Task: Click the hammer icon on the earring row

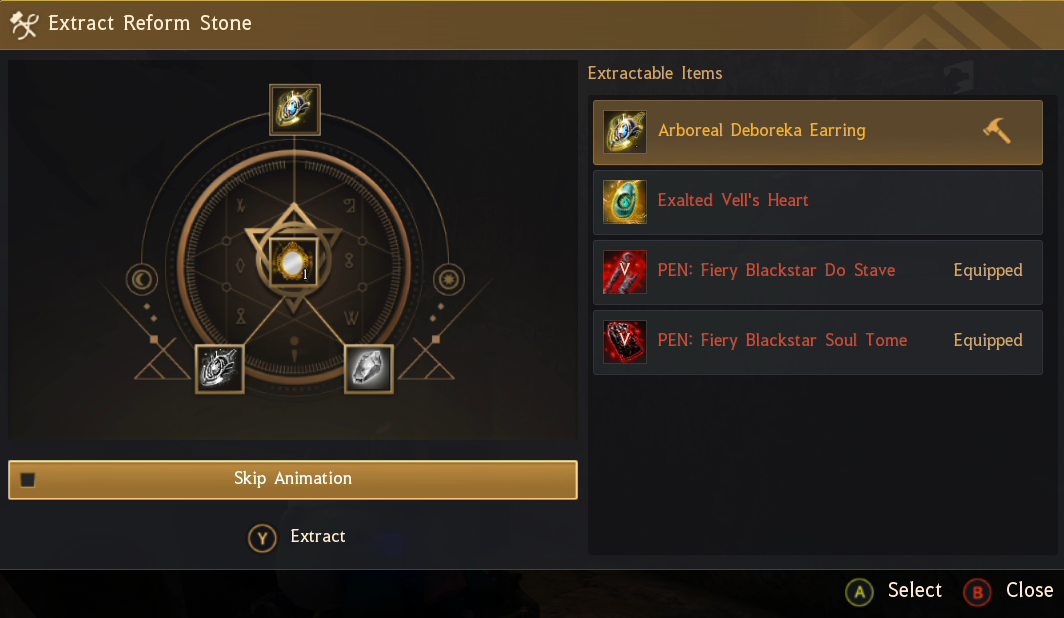Action: [996, 131]
